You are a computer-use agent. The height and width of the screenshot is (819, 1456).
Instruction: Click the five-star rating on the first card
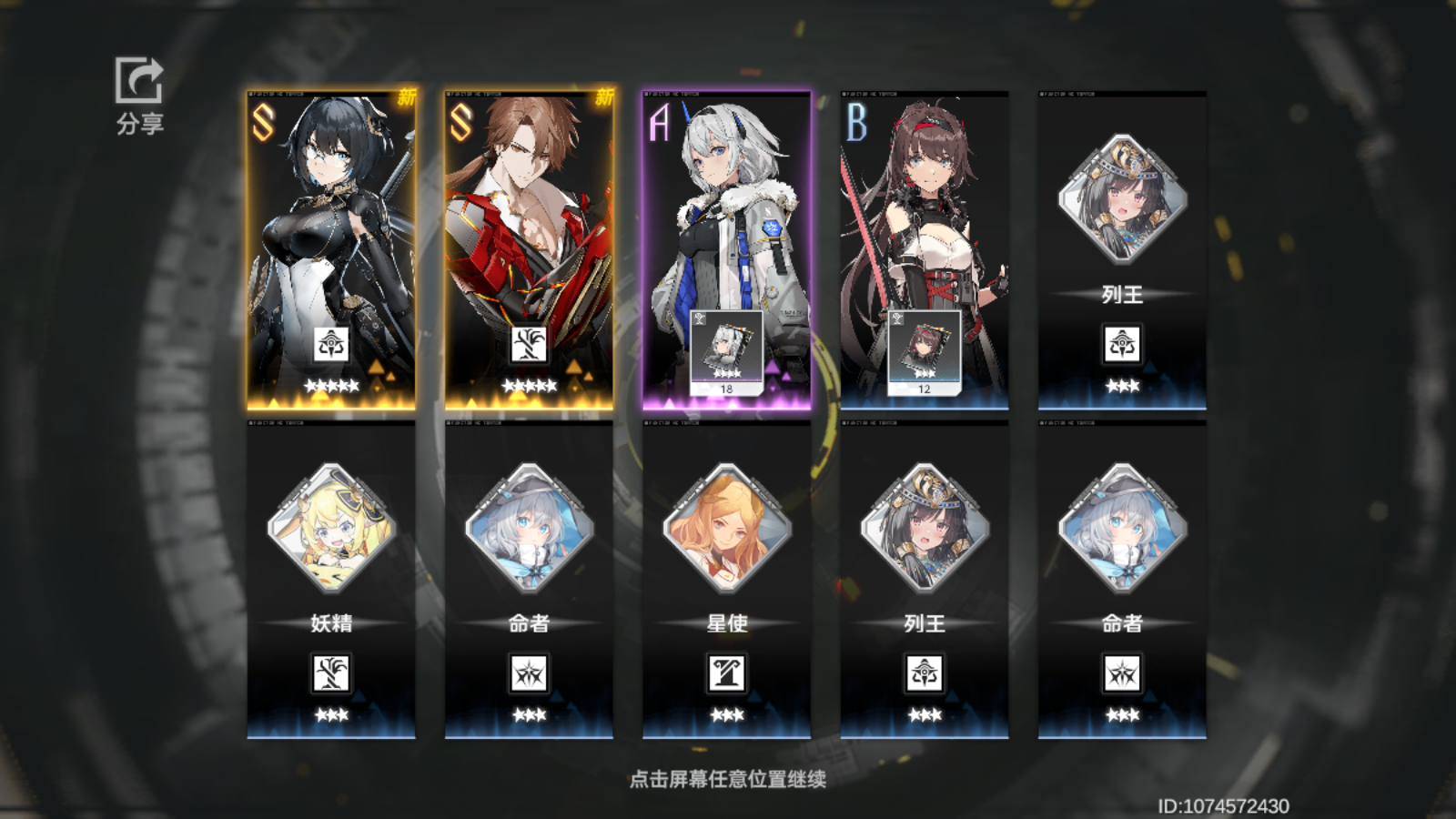click(330, 383)
